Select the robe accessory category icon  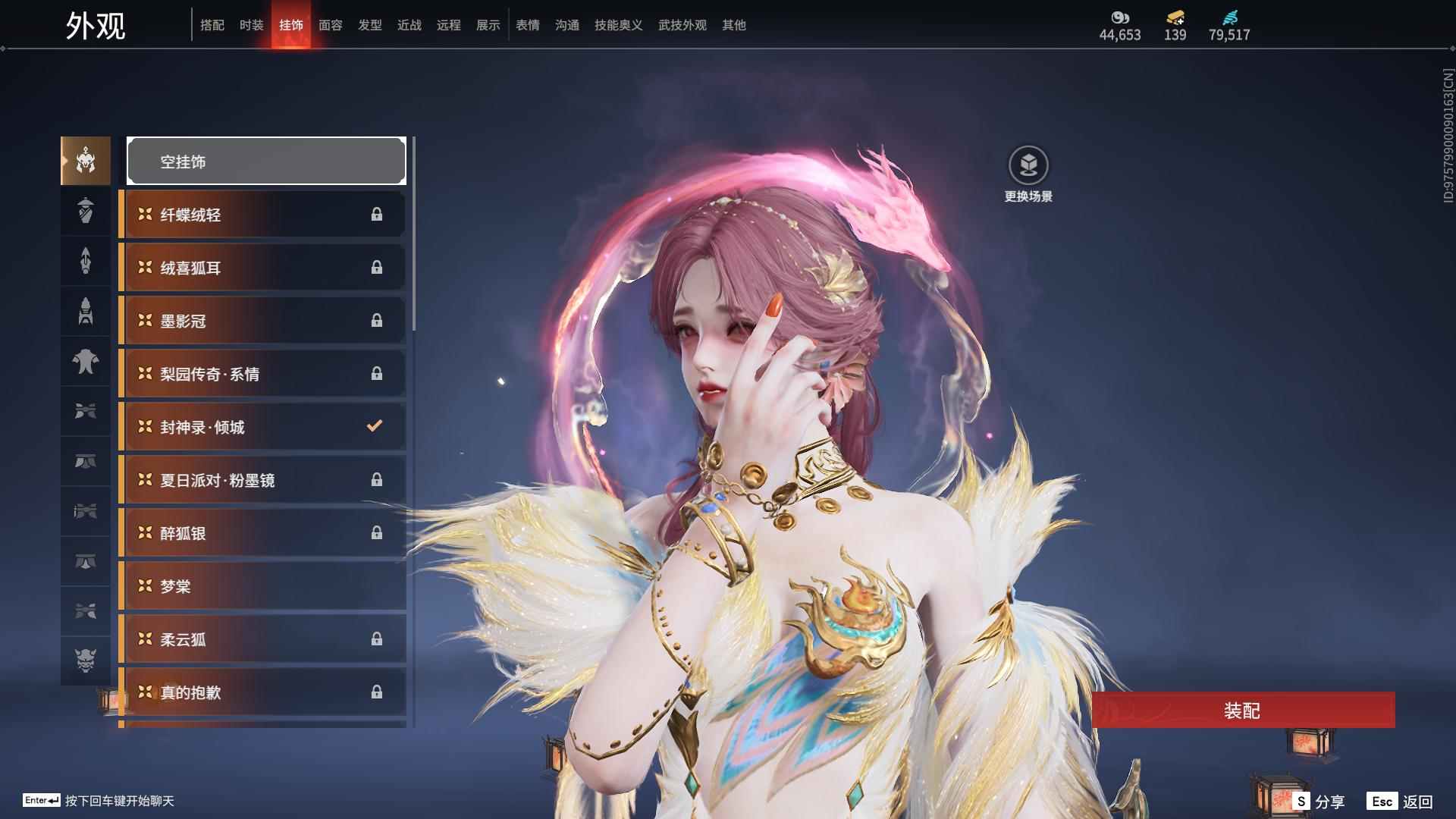[x=85, y=362]
